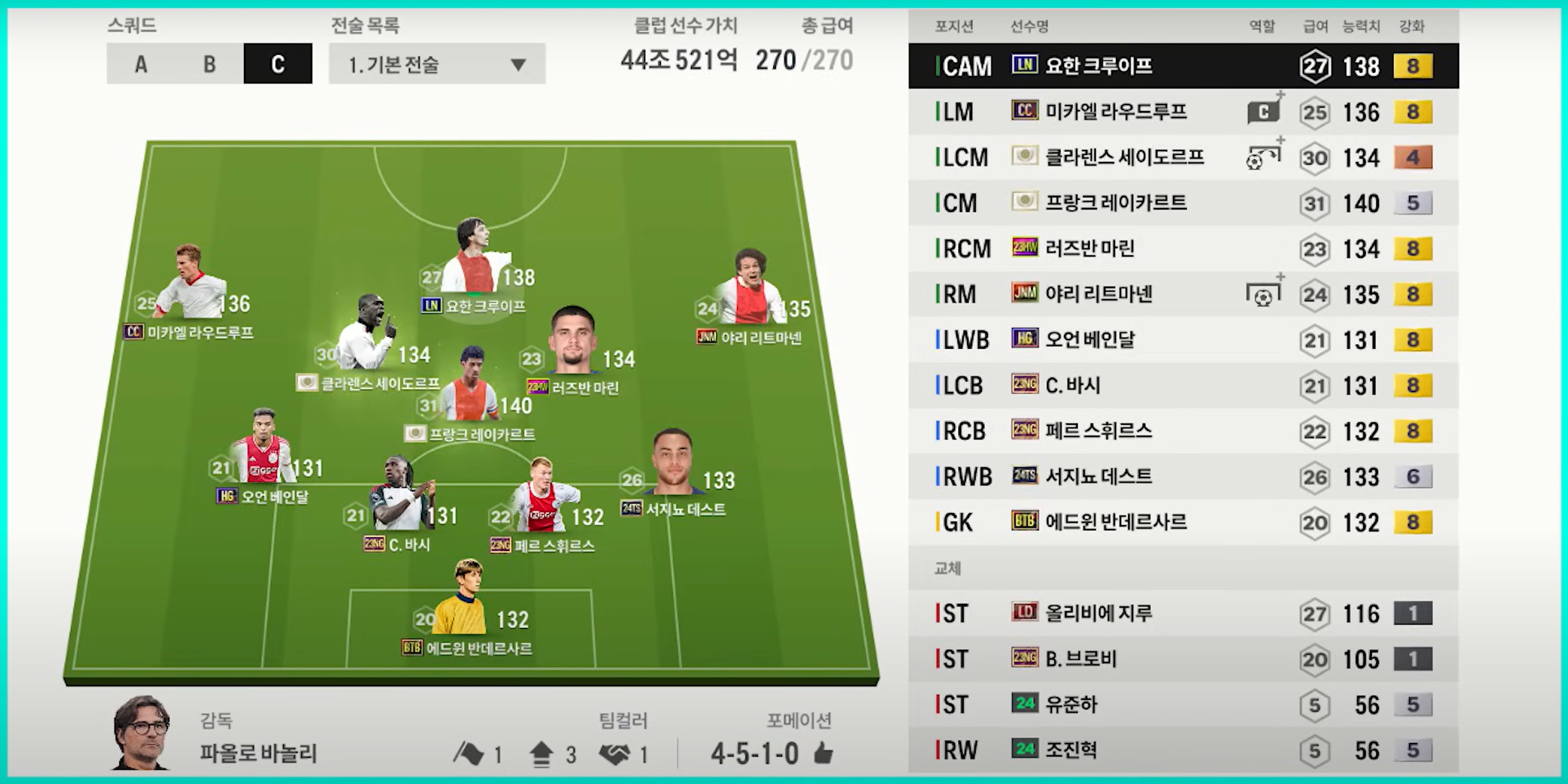Image resolution: width=1568 pixels, height=784 pixels.
Task: Choose substitute B. 브로비 row
Action: click(x=1183, y=659)
